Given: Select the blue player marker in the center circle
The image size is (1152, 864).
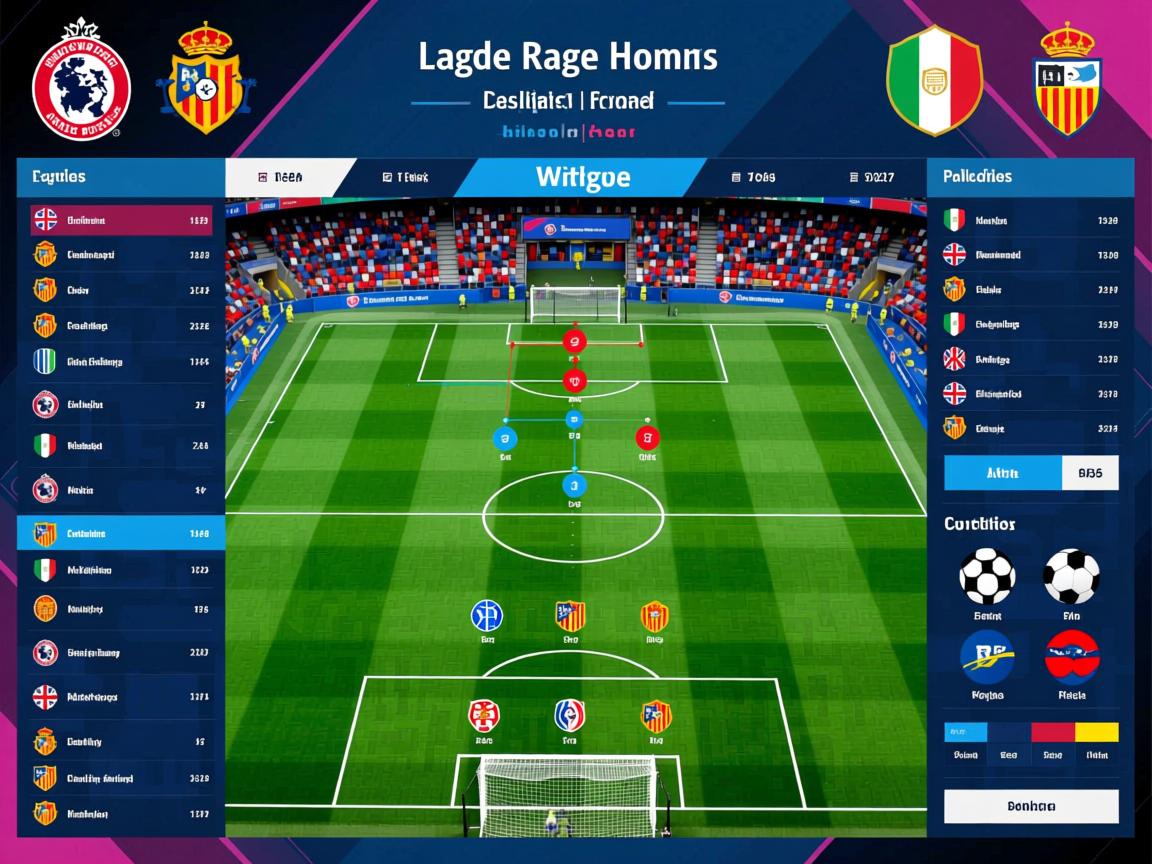Looking at the screenshot, I should click(x=573, y=486).
